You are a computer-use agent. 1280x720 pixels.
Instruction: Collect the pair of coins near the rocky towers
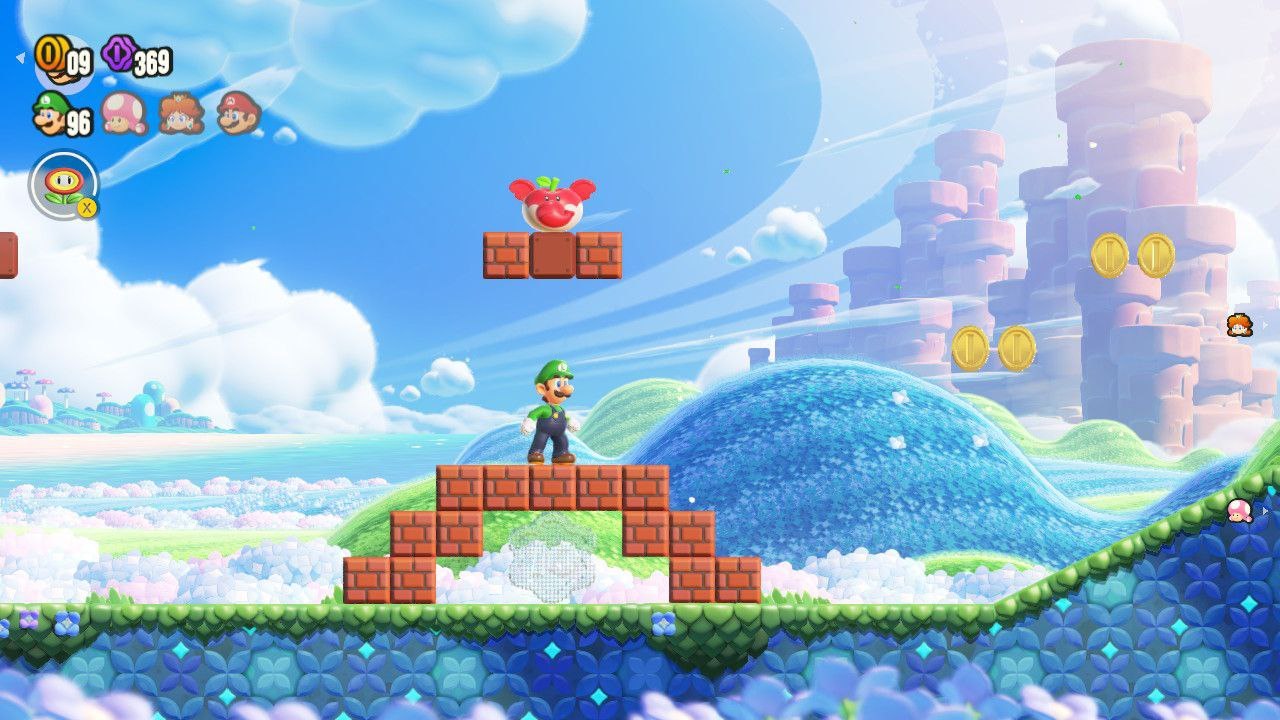[997, 345]
